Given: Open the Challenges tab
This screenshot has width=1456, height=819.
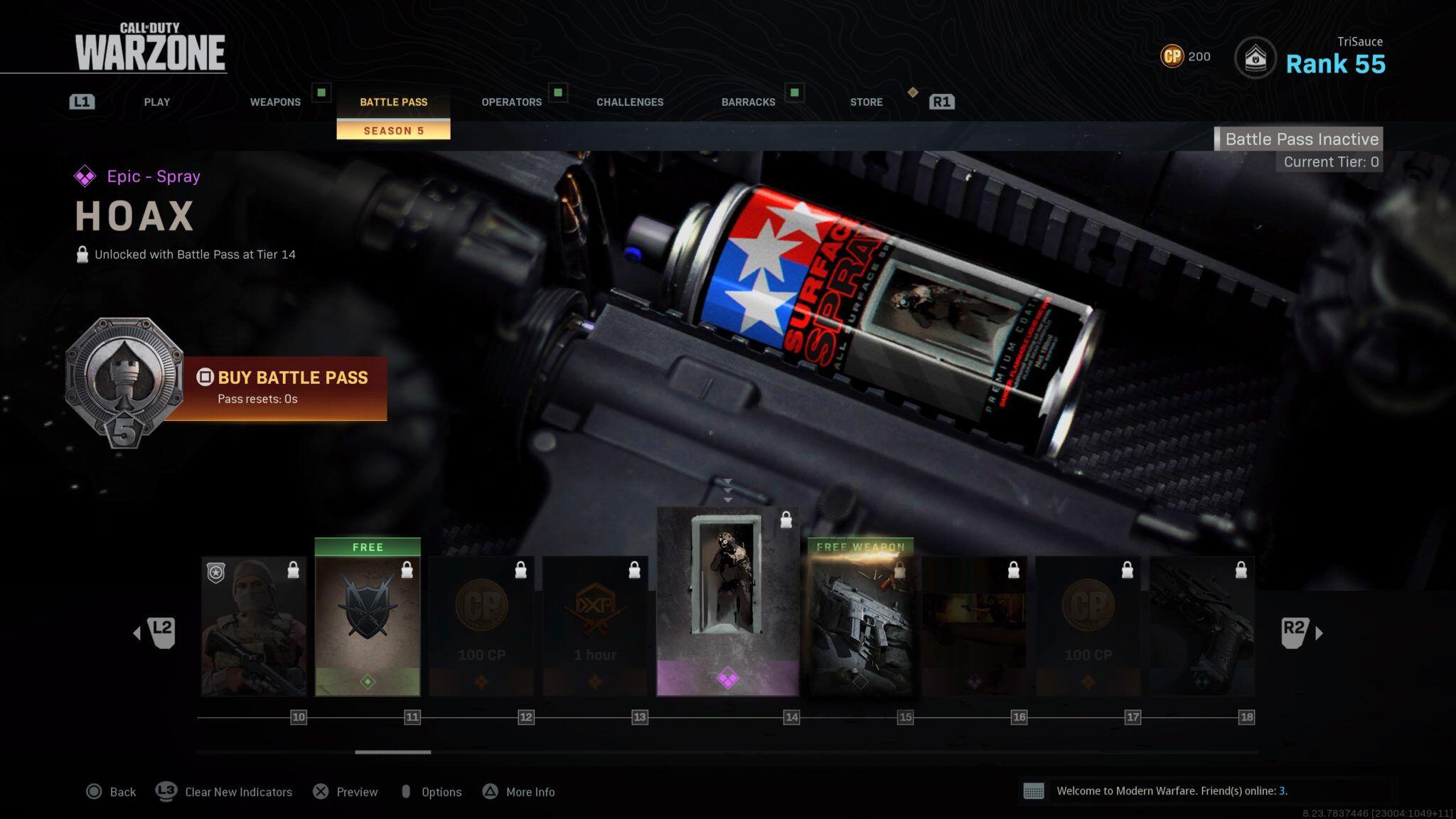Looking at the screenshot, I should 630,102.
